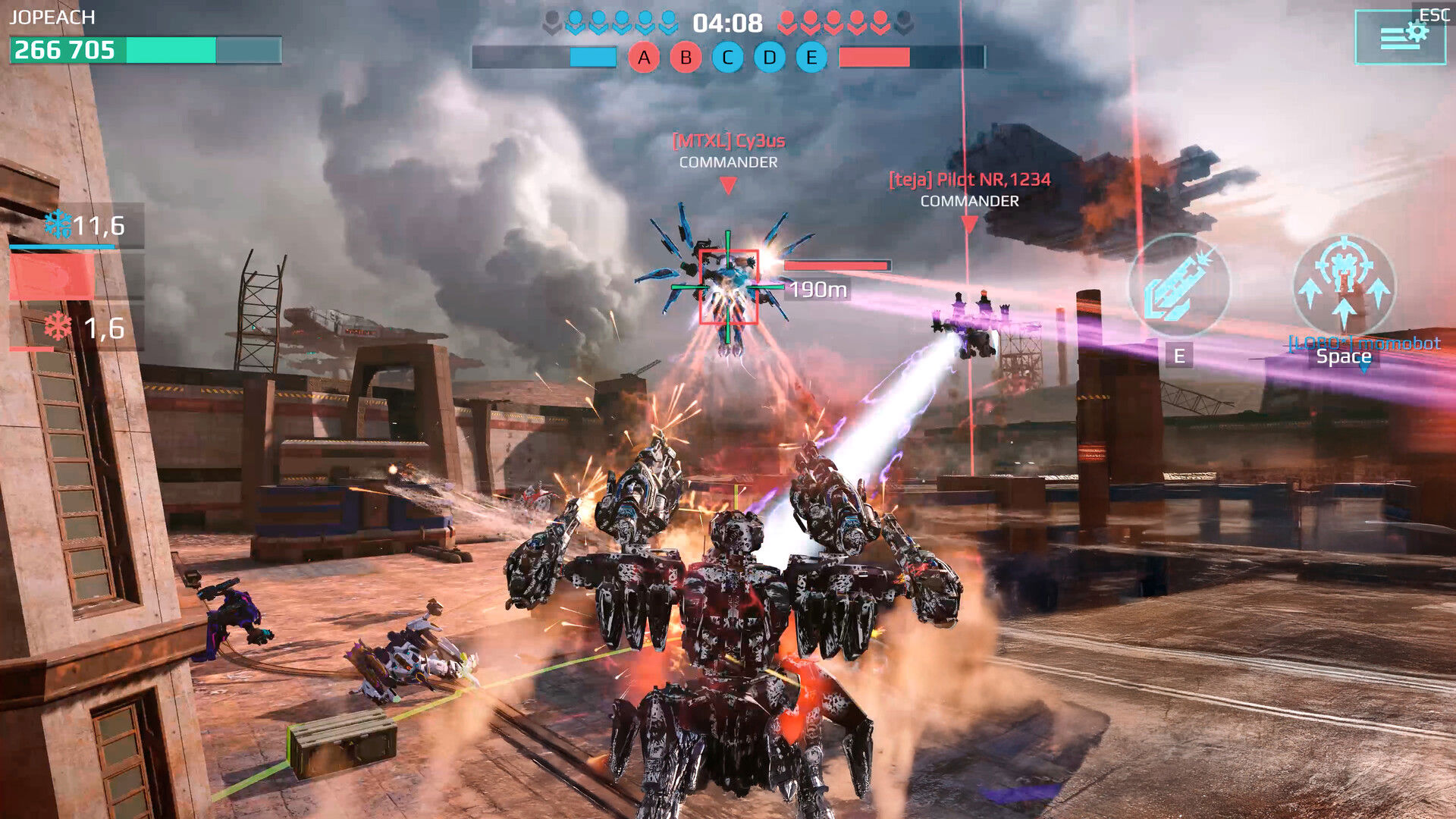Screen dimensions: 1456x819
Task: Click the [MTXL] Cy3us commander nameplate
Action: 729,141
